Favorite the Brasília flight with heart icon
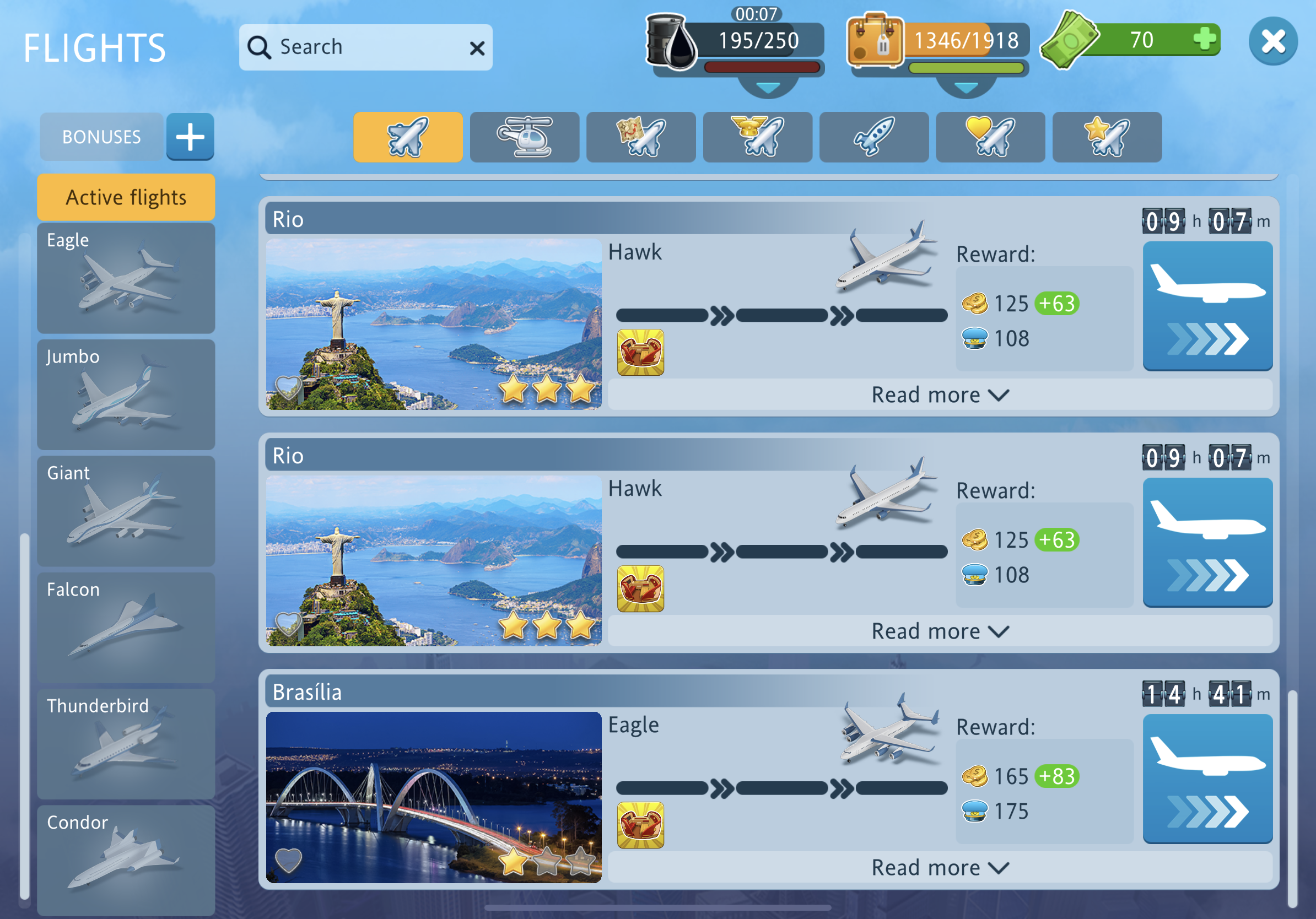1316x919 pixels. 288,859
